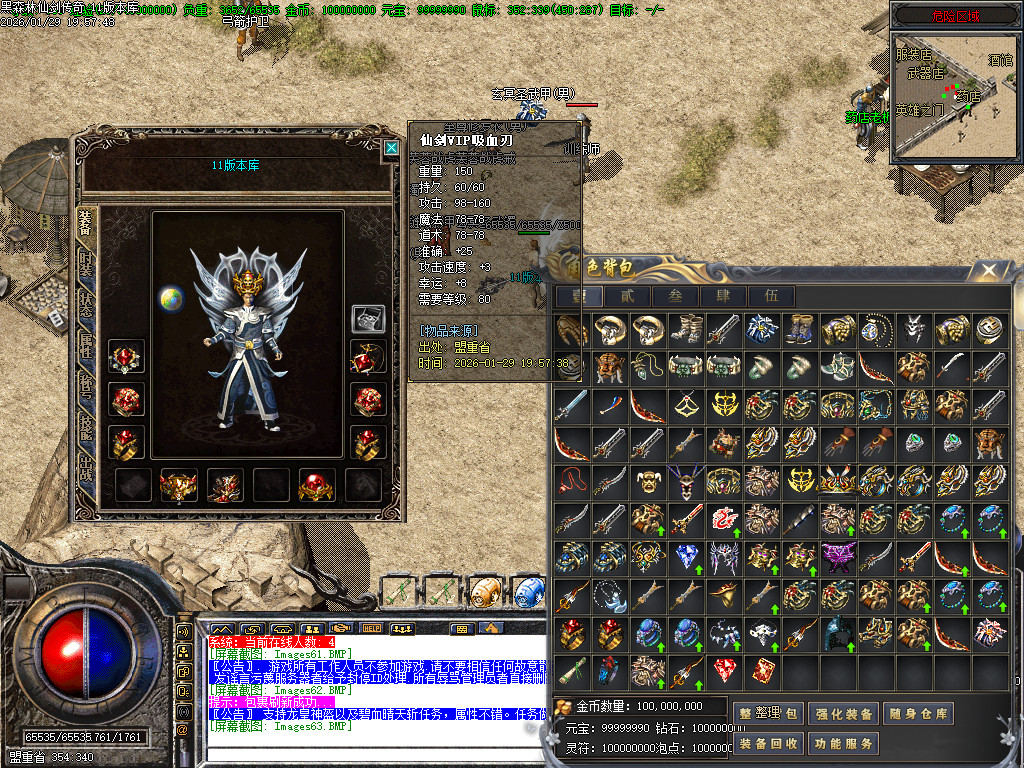The width and height of the screenshot is (1024, 768).
Task: Choose 装备回收 equipment recycling
Action: 768,744
